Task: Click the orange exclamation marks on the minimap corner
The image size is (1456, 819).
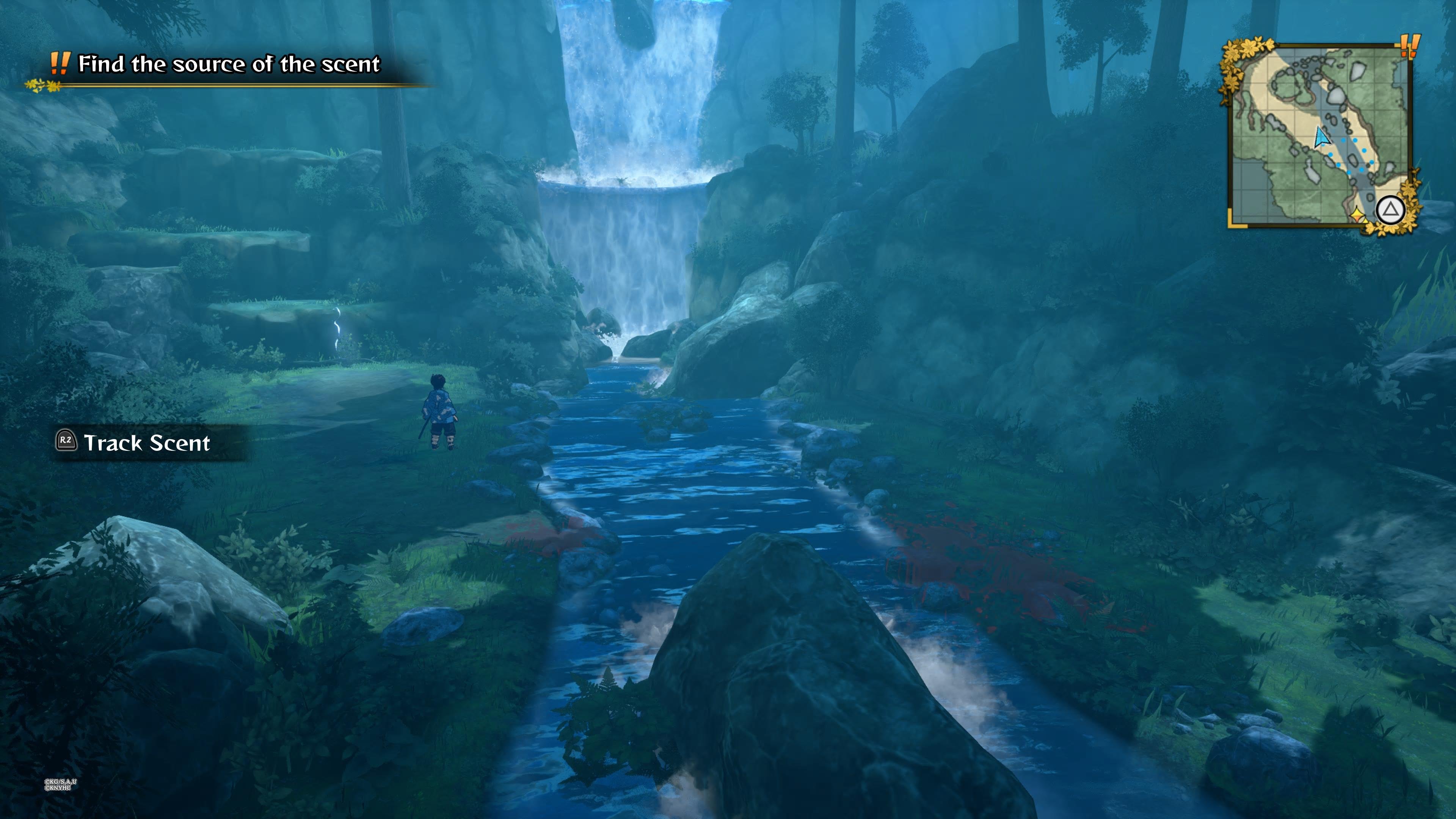Action: pyautogui.click(x=1409, y=46)
